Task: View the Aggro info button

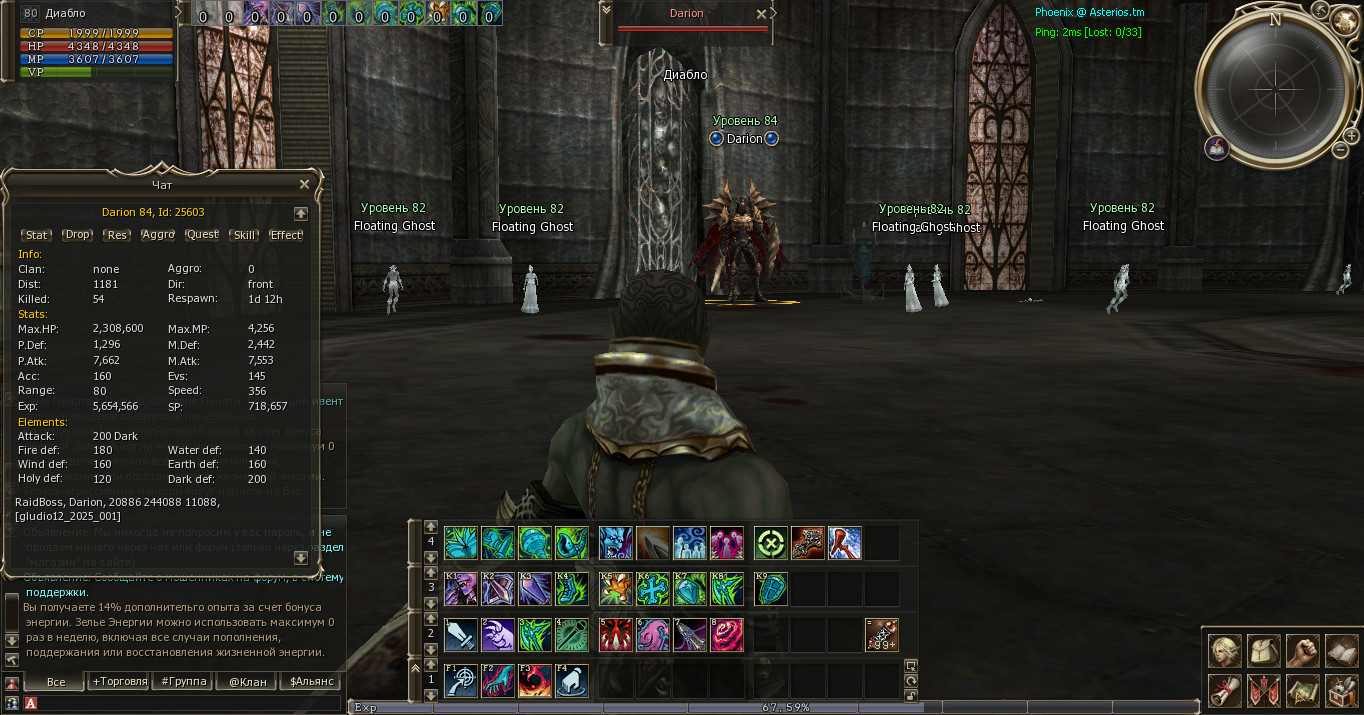Action: pos(158,235)
